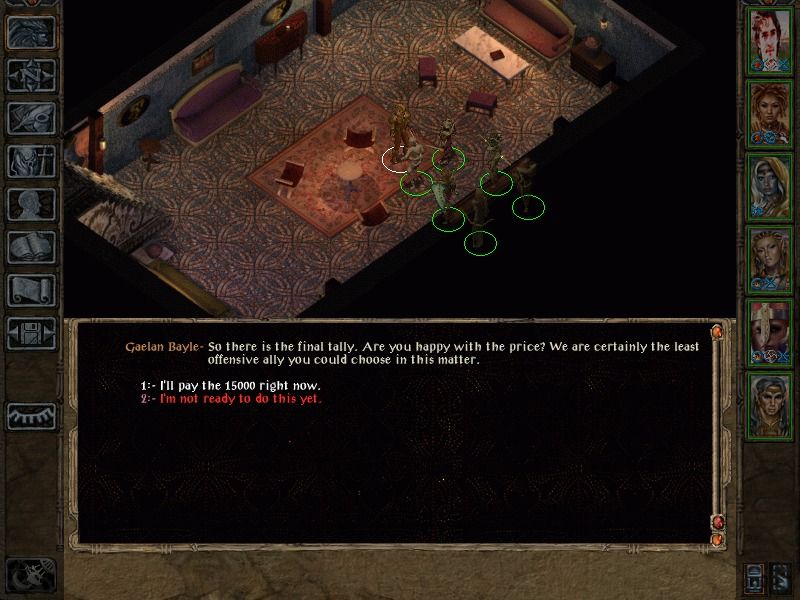Select the gray-haired elf man's portrait
This screenshot has height=600, width=800.
click(x=769, y=403)
